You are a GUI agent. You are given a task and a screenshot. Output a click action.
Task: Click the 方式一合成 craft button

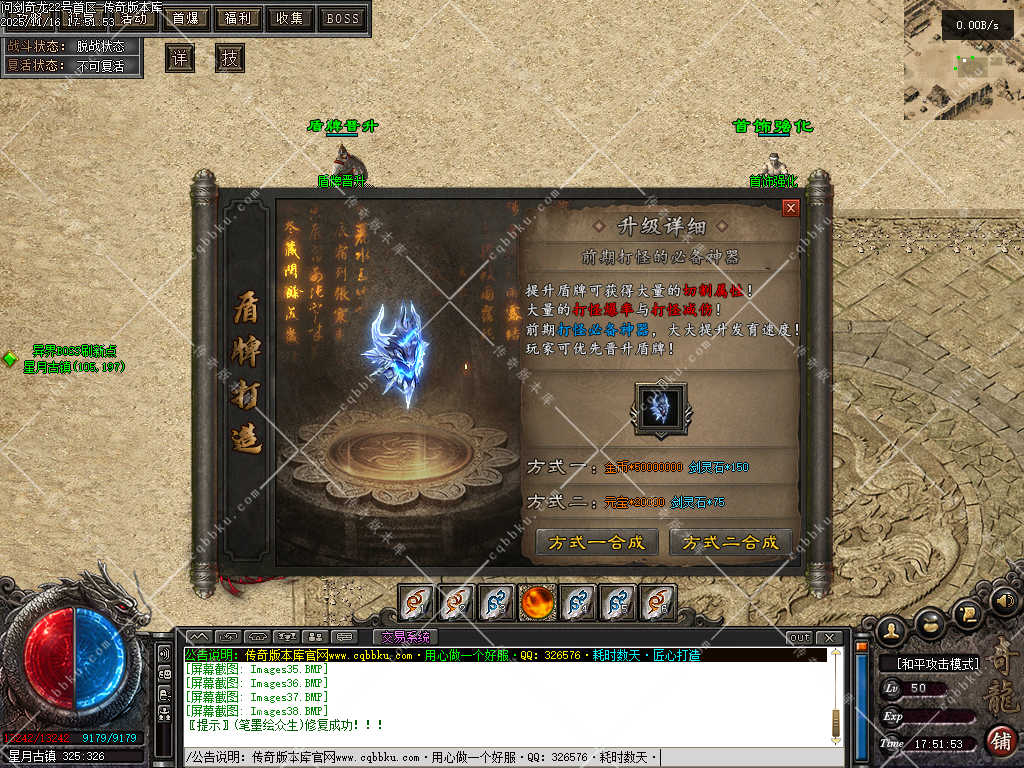pyautogui.click(x=597, y=542)
